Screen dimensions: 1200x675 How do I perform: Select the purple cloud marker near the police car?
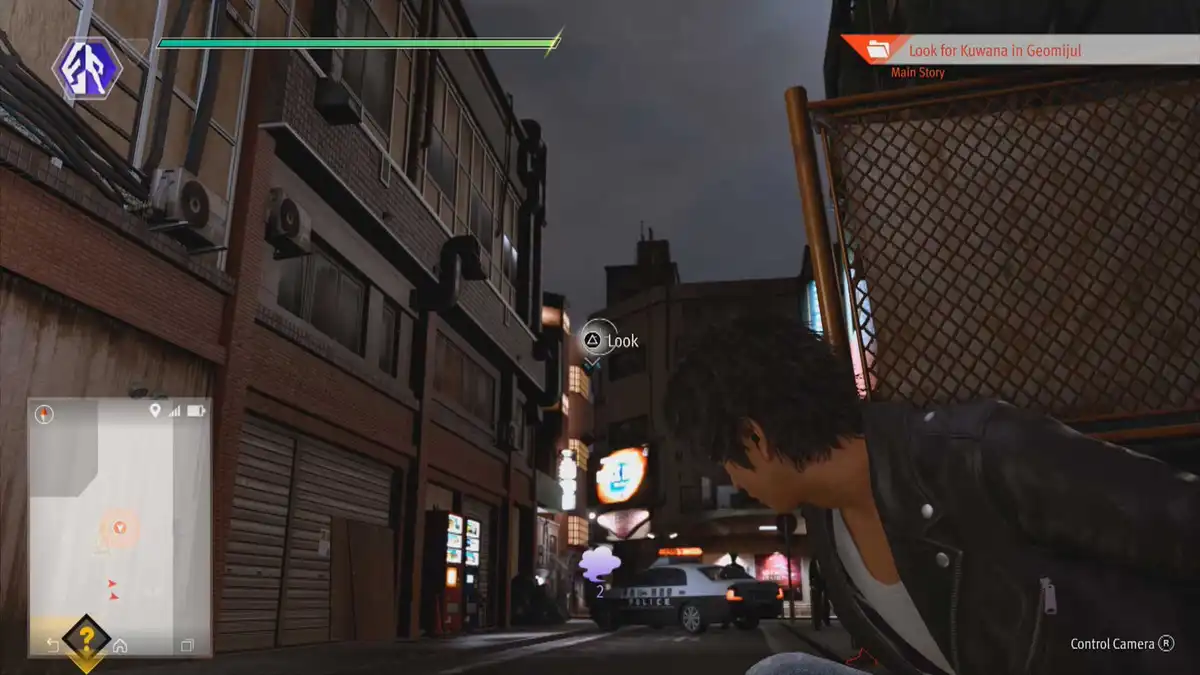(x=598, y=565)
